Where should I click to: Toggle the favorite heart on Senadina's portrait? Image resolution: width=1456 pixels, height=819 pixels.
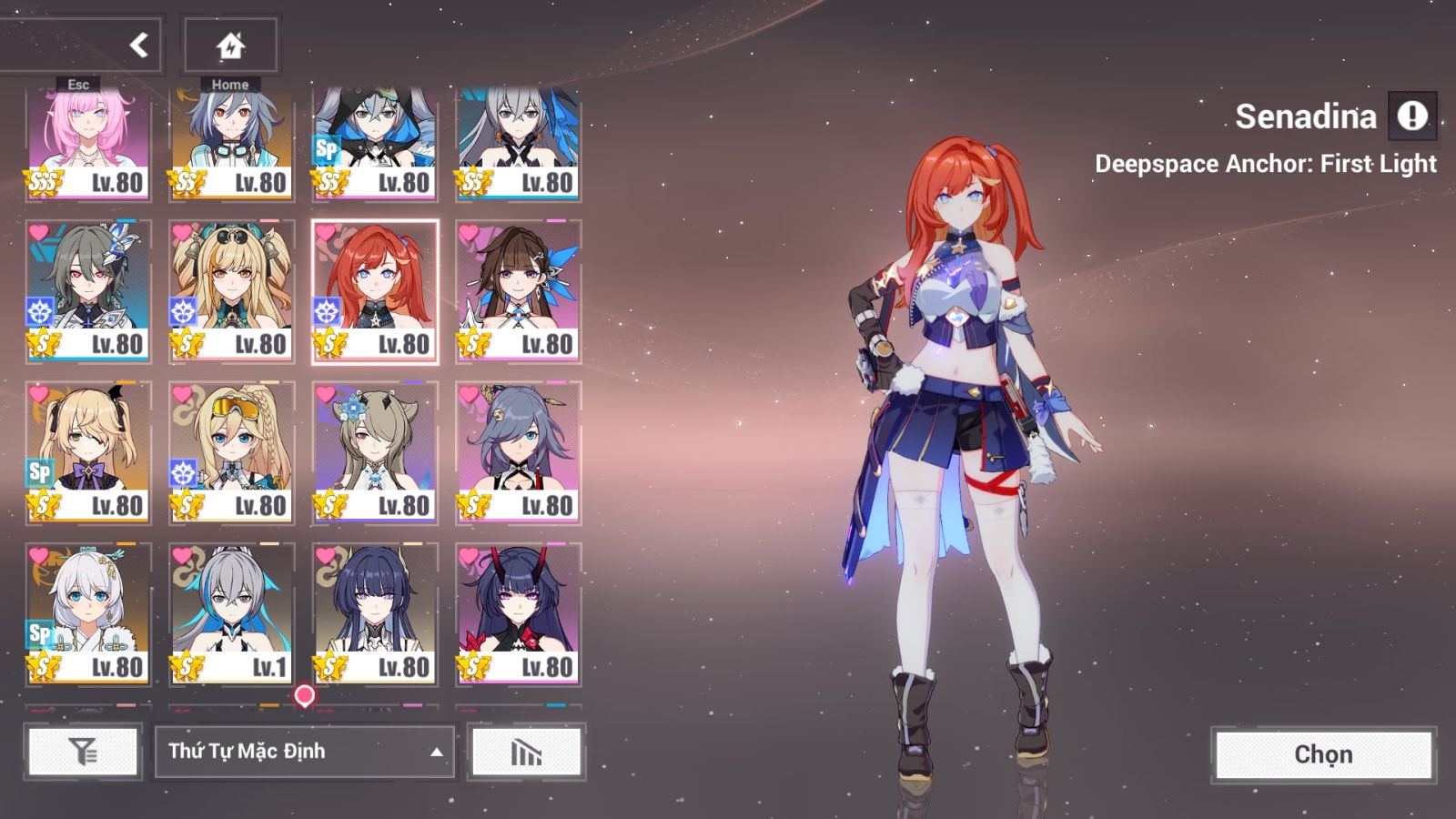[326, 234]
